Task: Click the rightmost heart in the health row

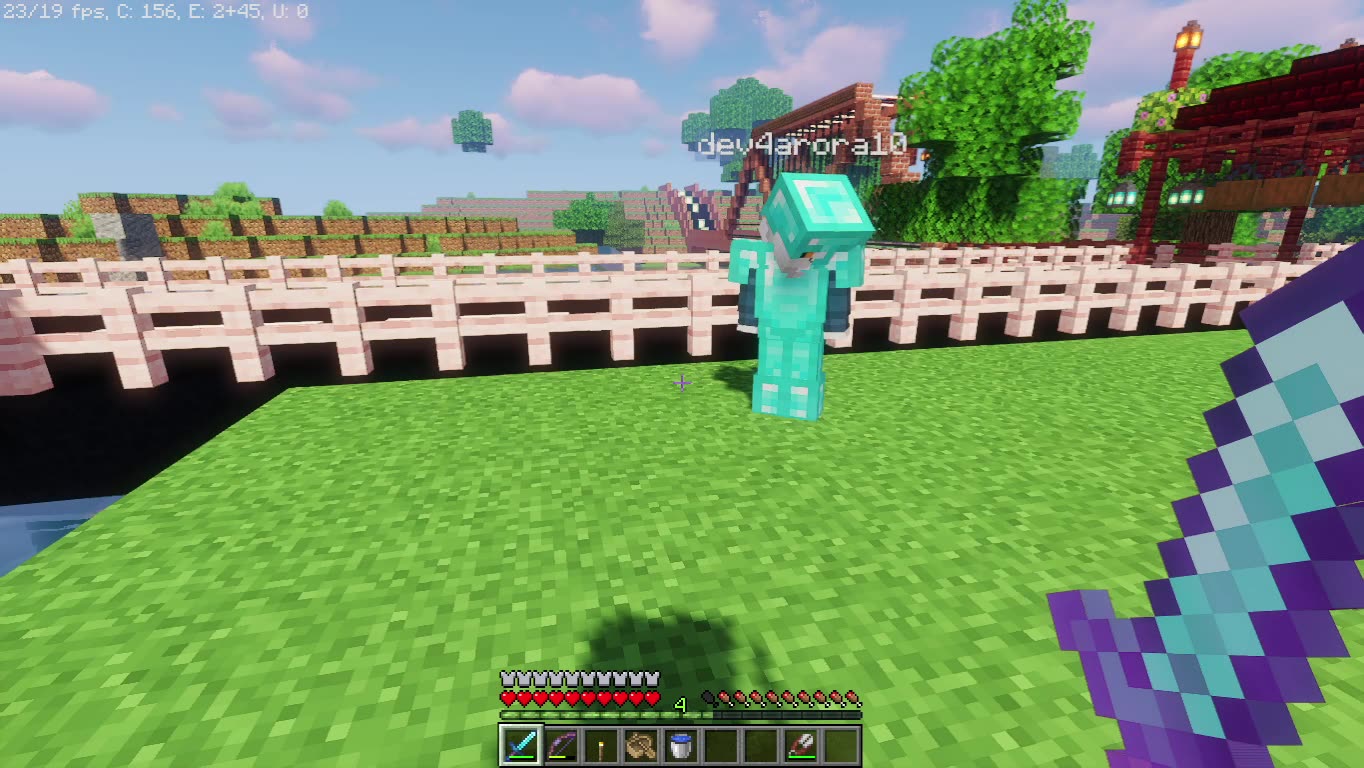Action: (652, 697)
